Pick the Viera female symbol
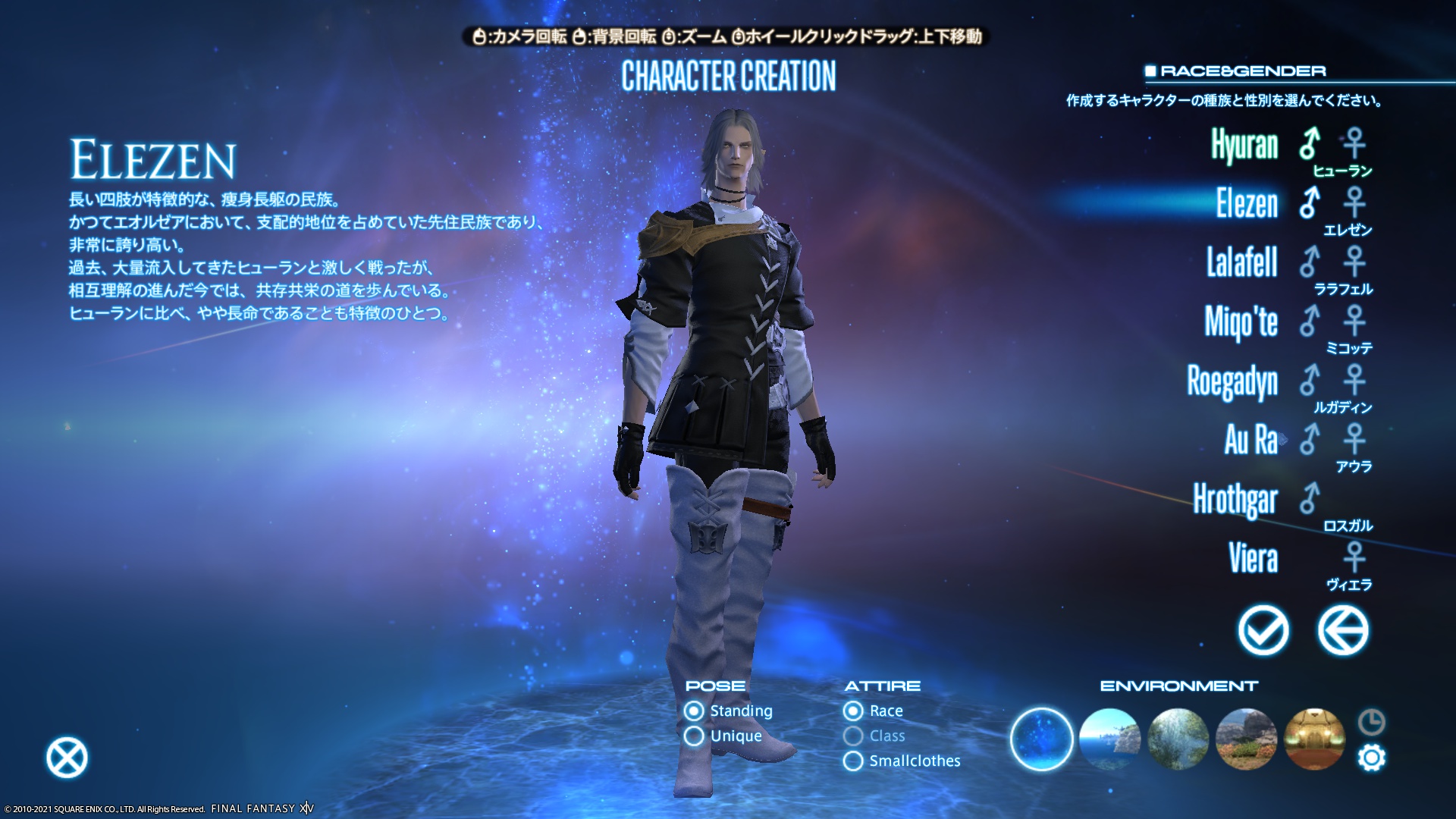 (1354, 557)
